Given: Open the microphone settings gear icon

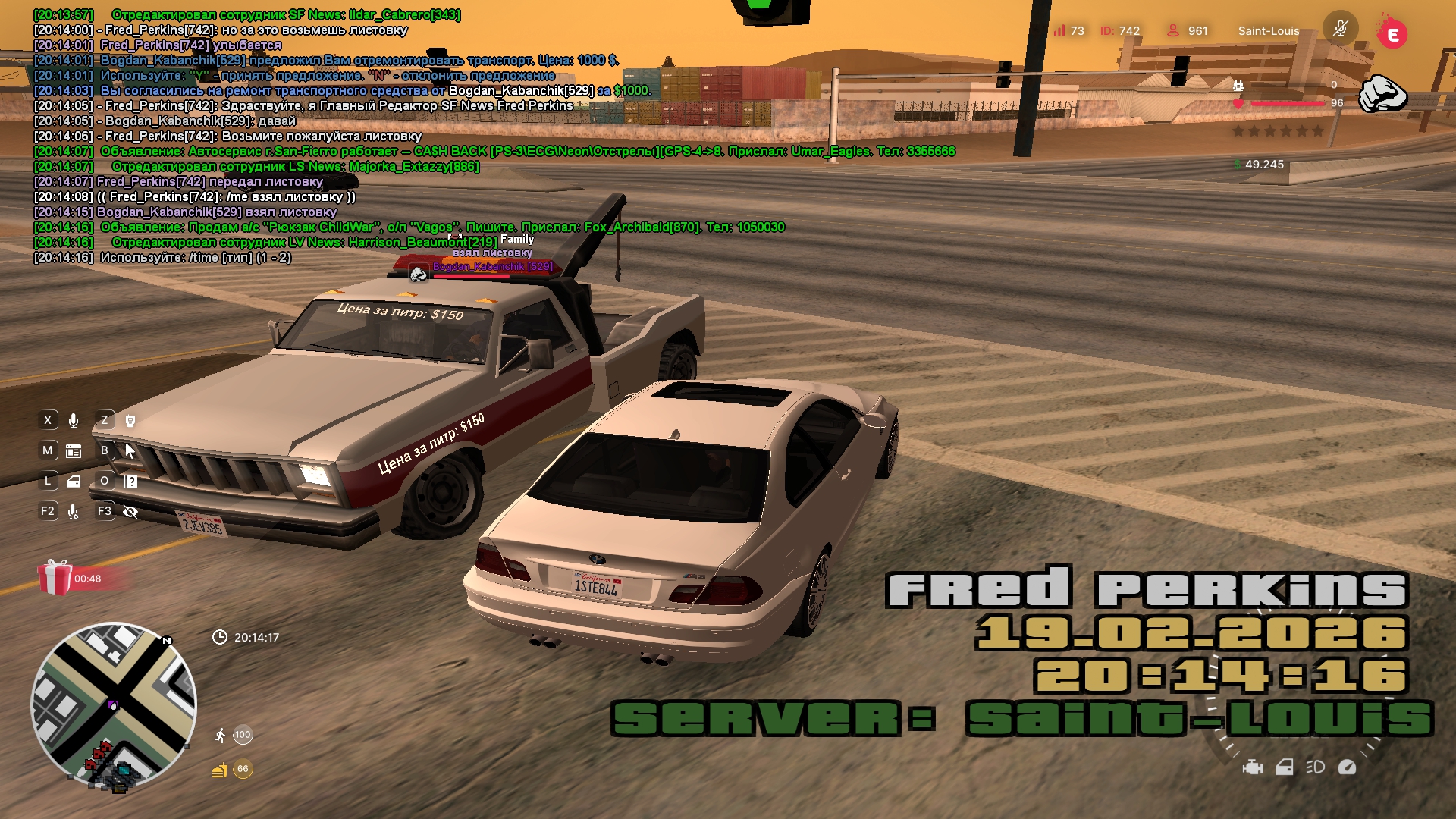Looking at the screenshot, I should pyautogui.click(x=74, y=512).
